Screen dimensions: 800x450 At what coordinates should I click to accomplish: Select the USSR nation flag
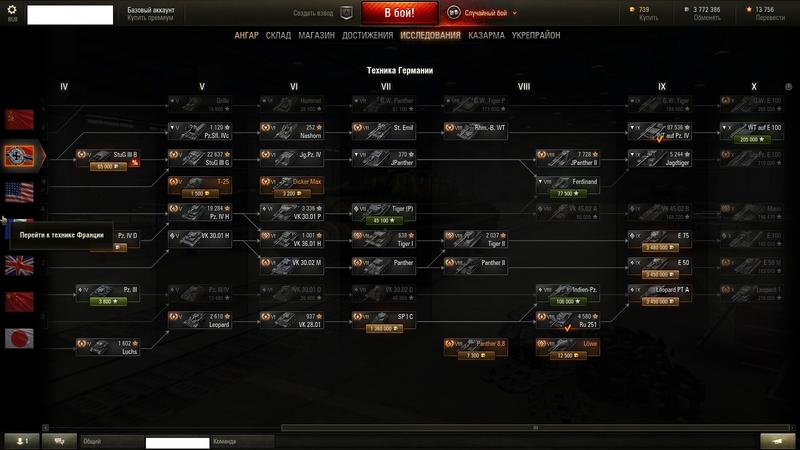click(x=19, y=119)
